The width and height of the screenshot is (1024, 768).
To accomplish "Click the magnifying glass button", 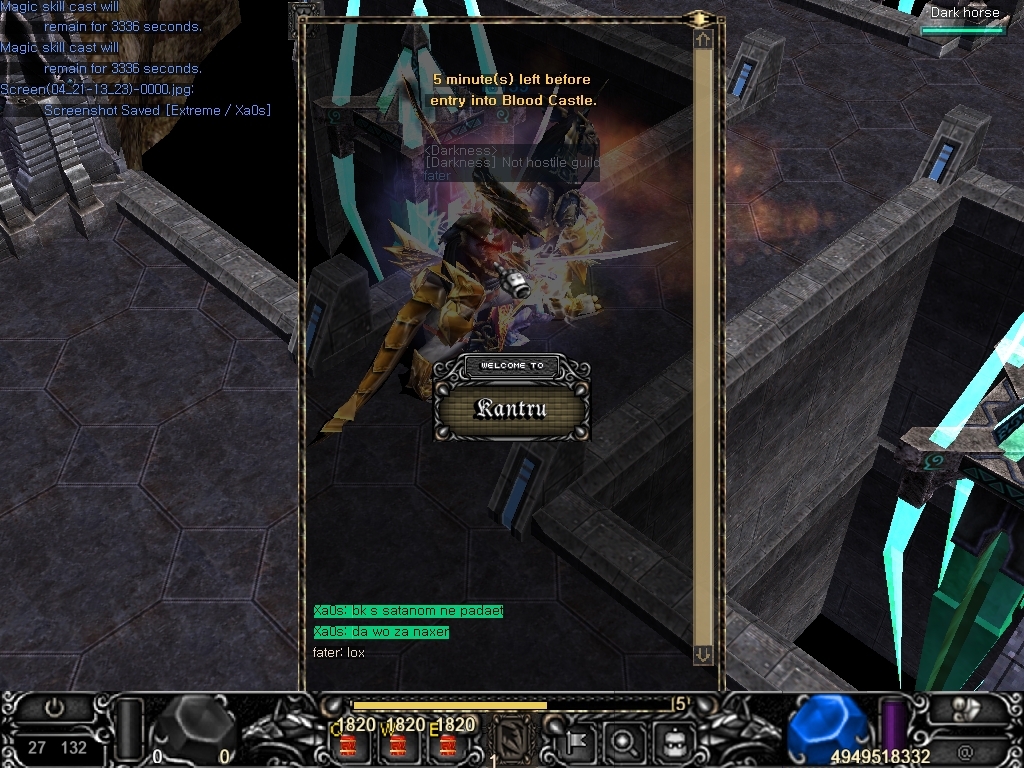I will 625,742.
